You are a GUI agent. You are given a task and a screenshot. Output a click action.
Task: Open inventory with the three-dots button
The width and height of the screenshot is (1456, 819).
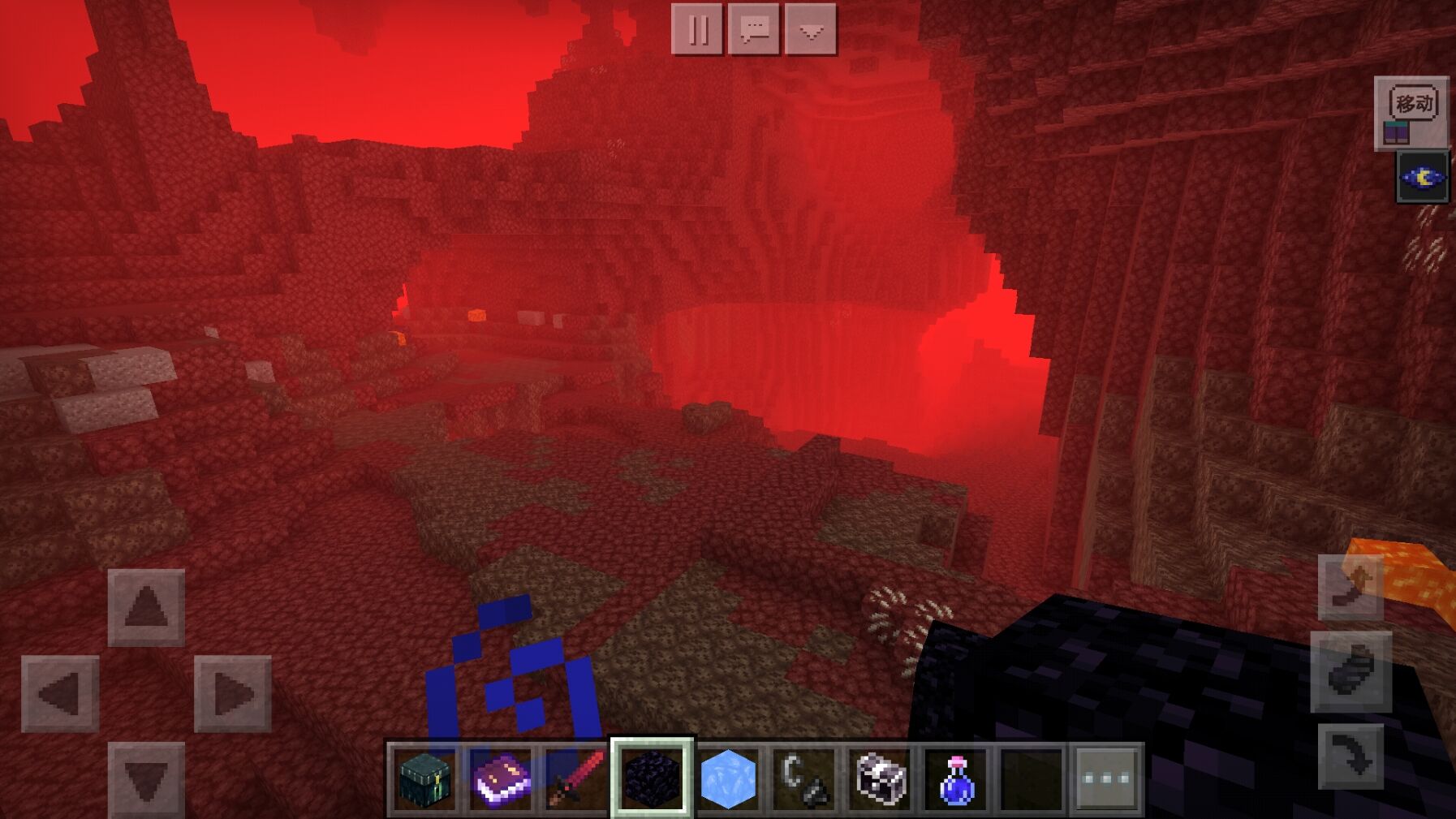pos(1107,779)
